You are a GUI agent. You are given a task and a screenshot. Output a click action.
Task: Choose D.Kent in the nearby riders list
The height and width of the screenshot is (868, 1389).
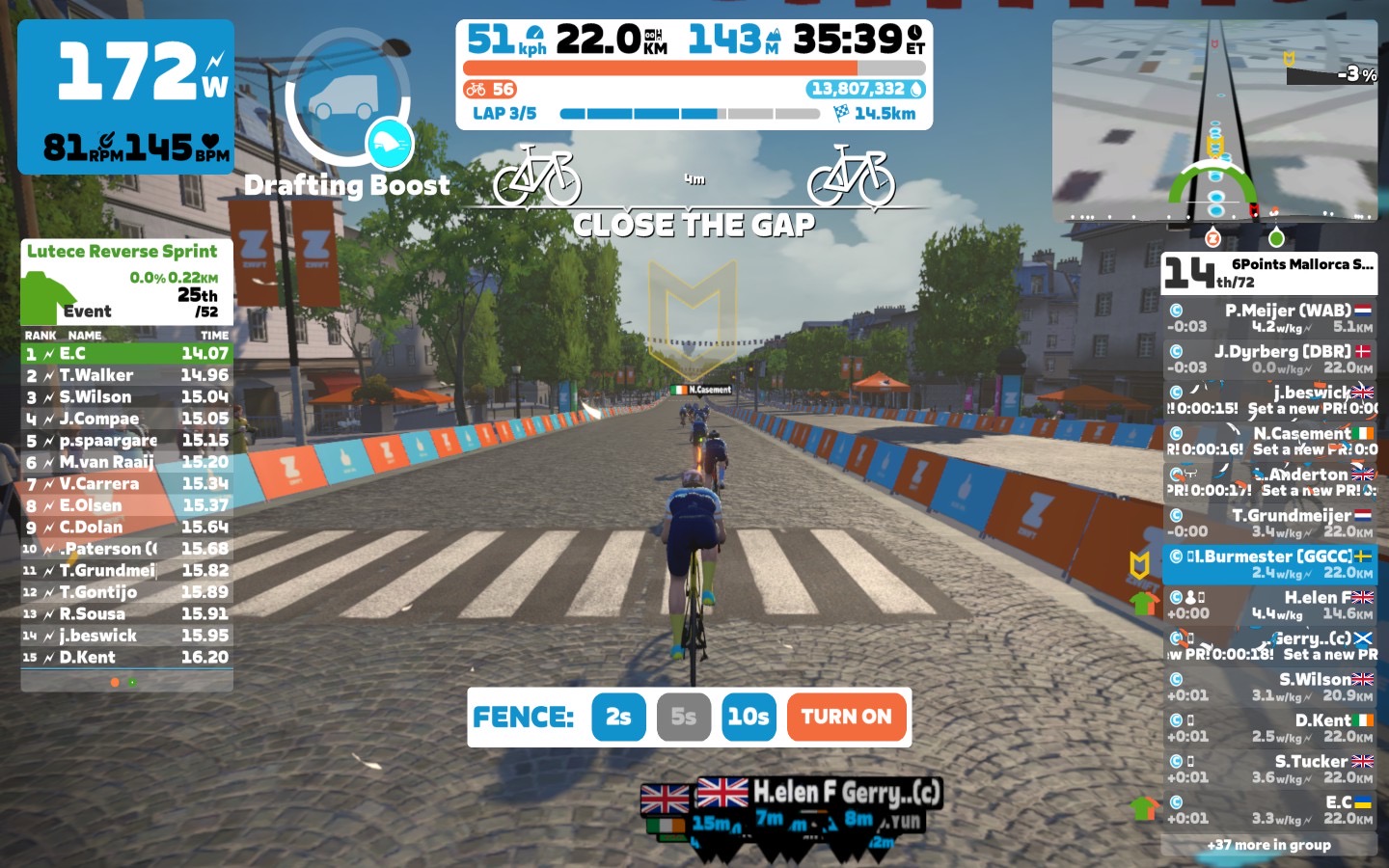[x=1269, y=728]
